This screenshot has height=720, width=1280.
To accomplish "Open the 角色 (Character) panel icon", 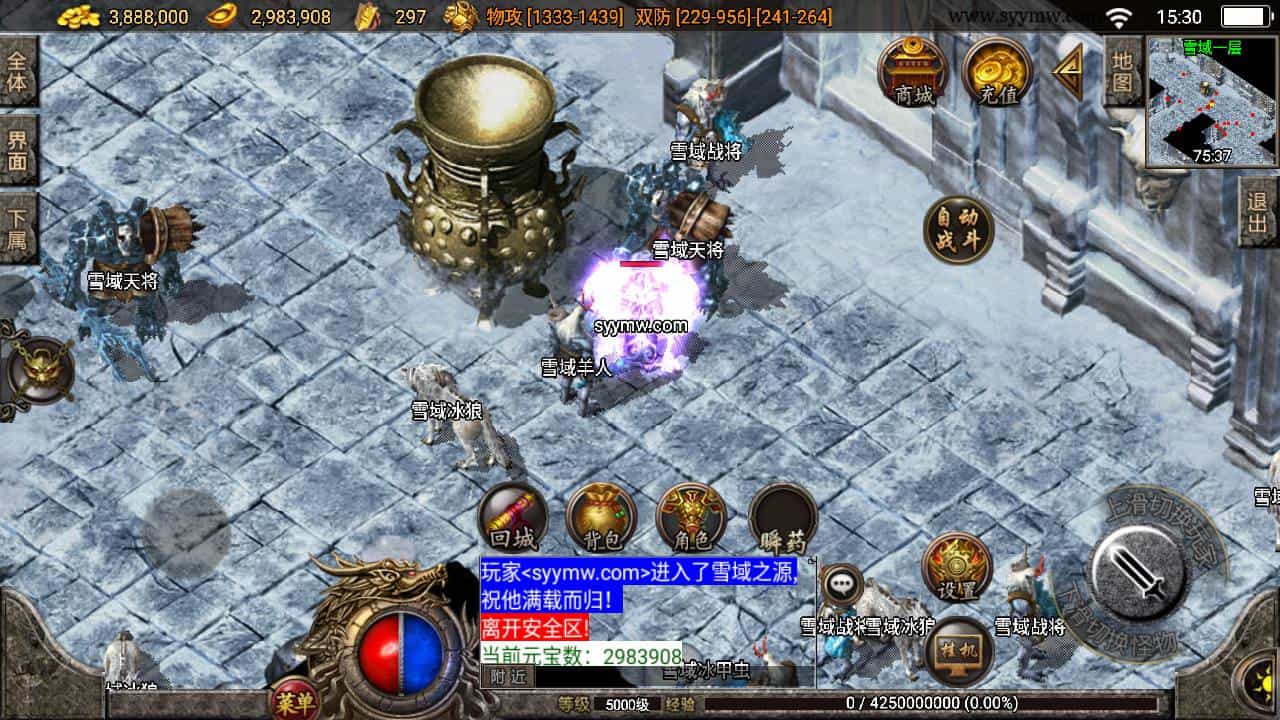I will point(690,517).
